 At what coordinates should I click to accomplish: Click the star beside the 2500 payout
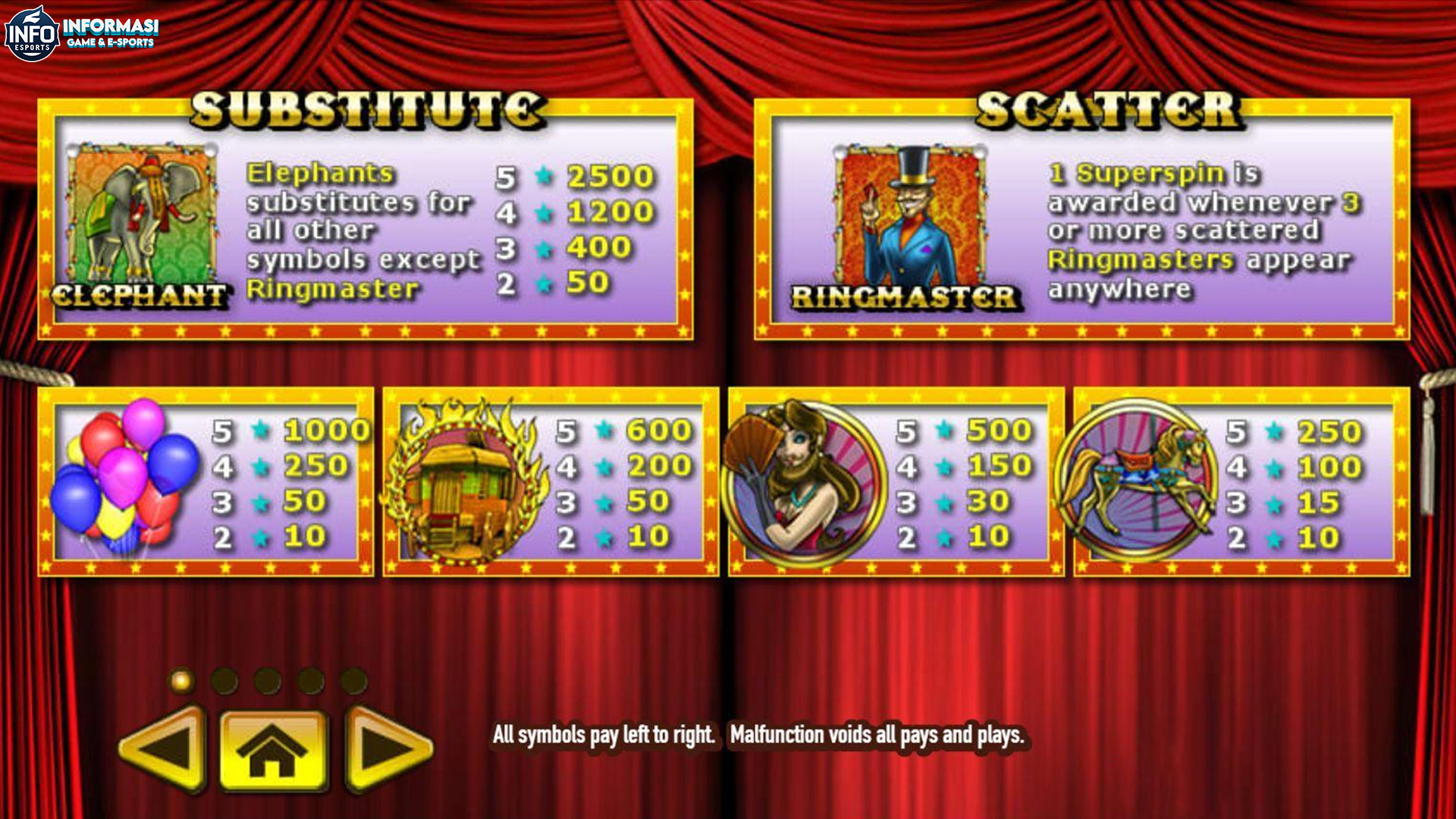tap(546, 177)
